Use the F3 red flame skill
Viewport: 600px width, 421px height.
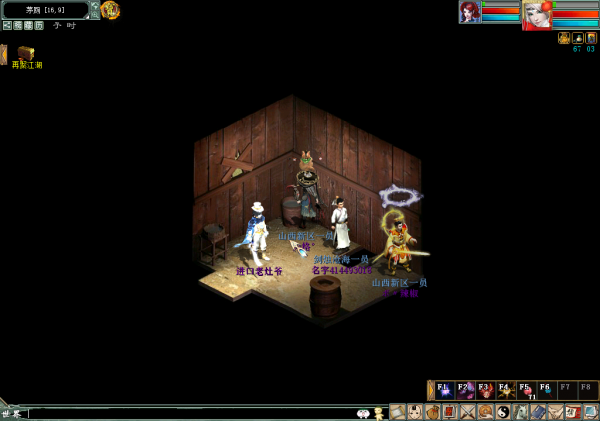[x=486, y=390]
